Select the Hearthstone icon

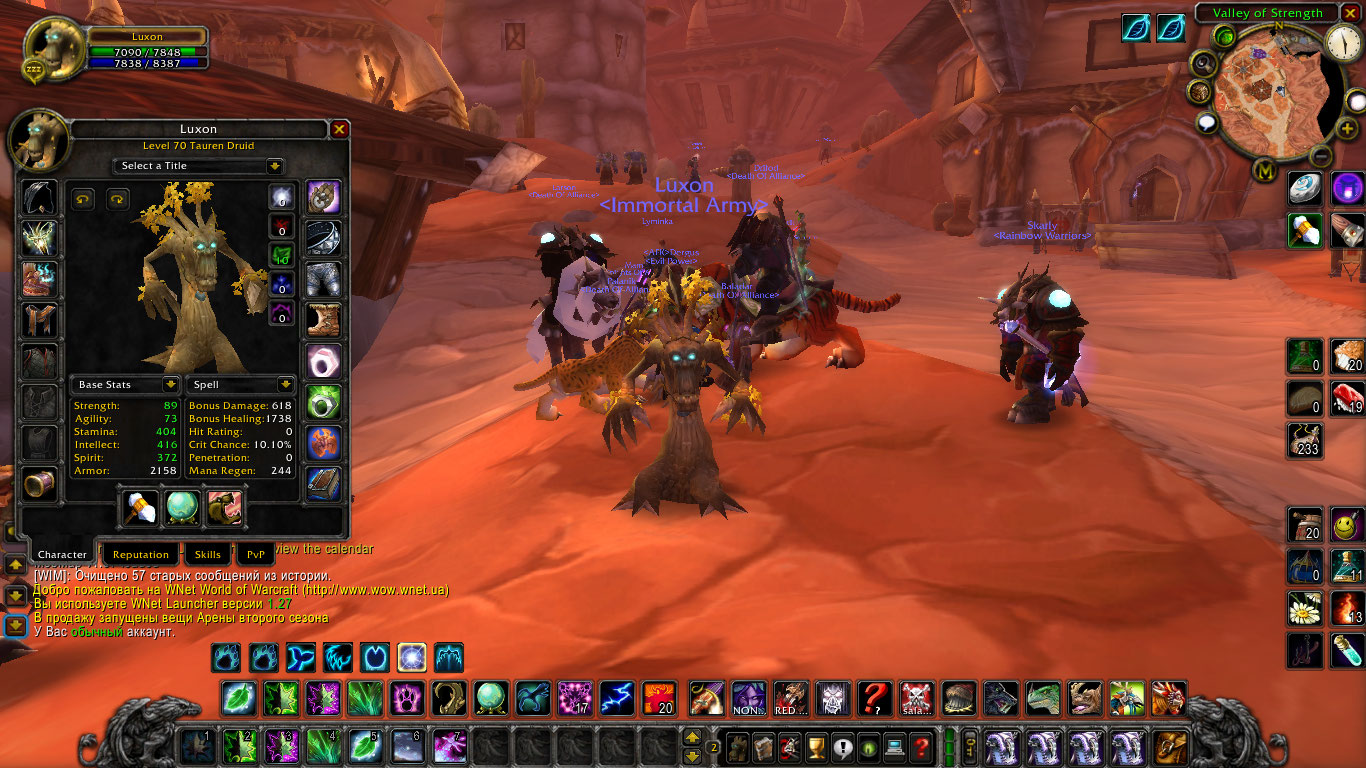(1304, 187)
